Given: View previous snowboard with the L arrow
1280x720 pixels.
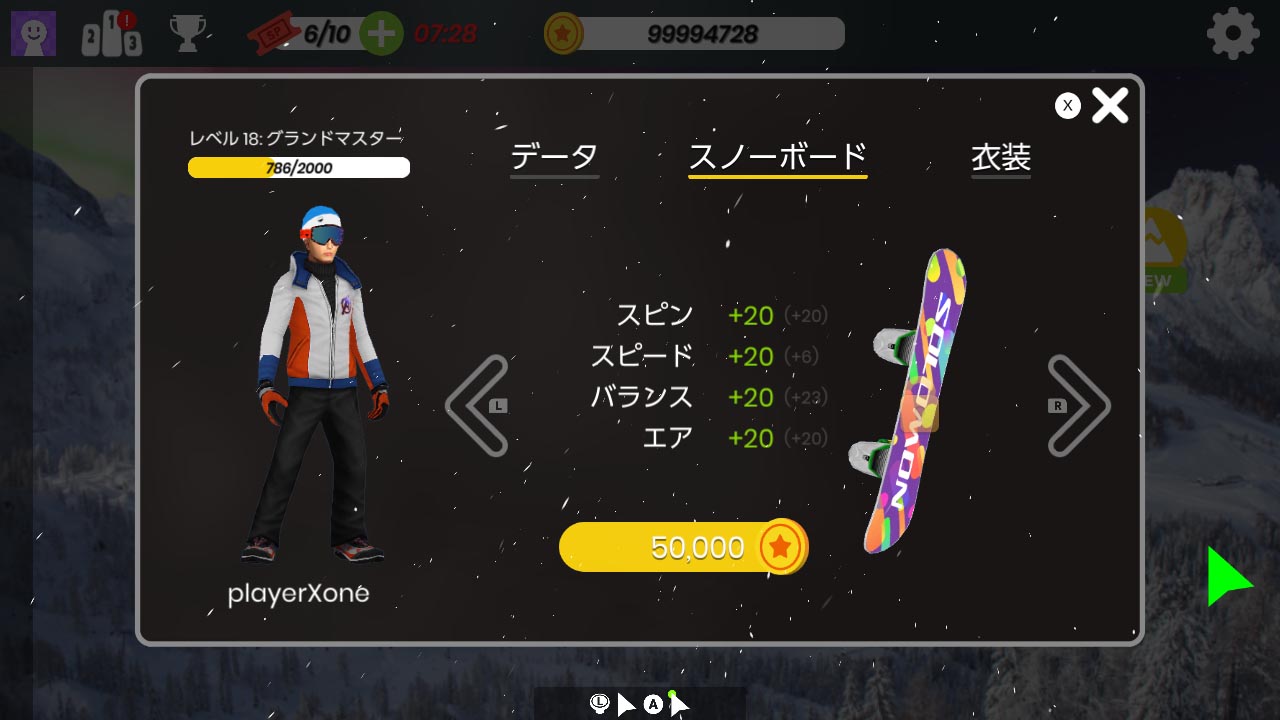Looking at the screenshot, I should (x=479, y=404).
